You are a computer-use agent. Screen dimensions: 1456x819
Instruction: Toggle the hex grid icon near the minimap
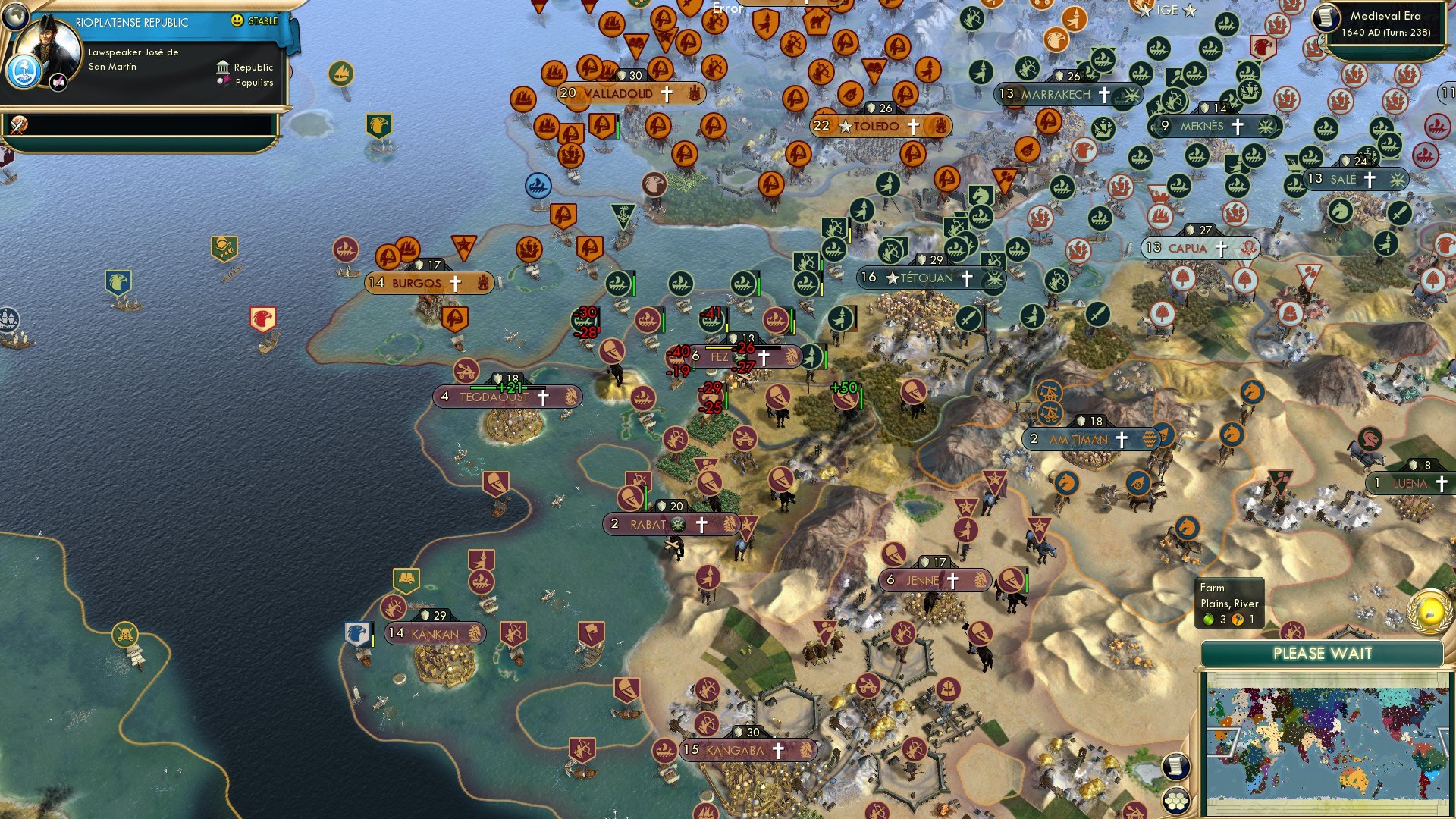coord(1176,802)
